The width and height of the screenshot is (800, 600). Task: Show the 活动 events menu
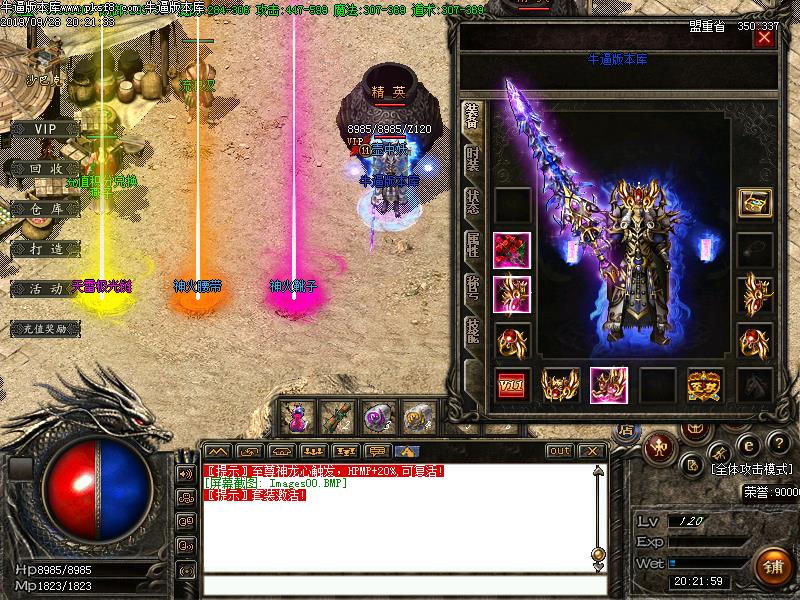click(x=45, y=288)
